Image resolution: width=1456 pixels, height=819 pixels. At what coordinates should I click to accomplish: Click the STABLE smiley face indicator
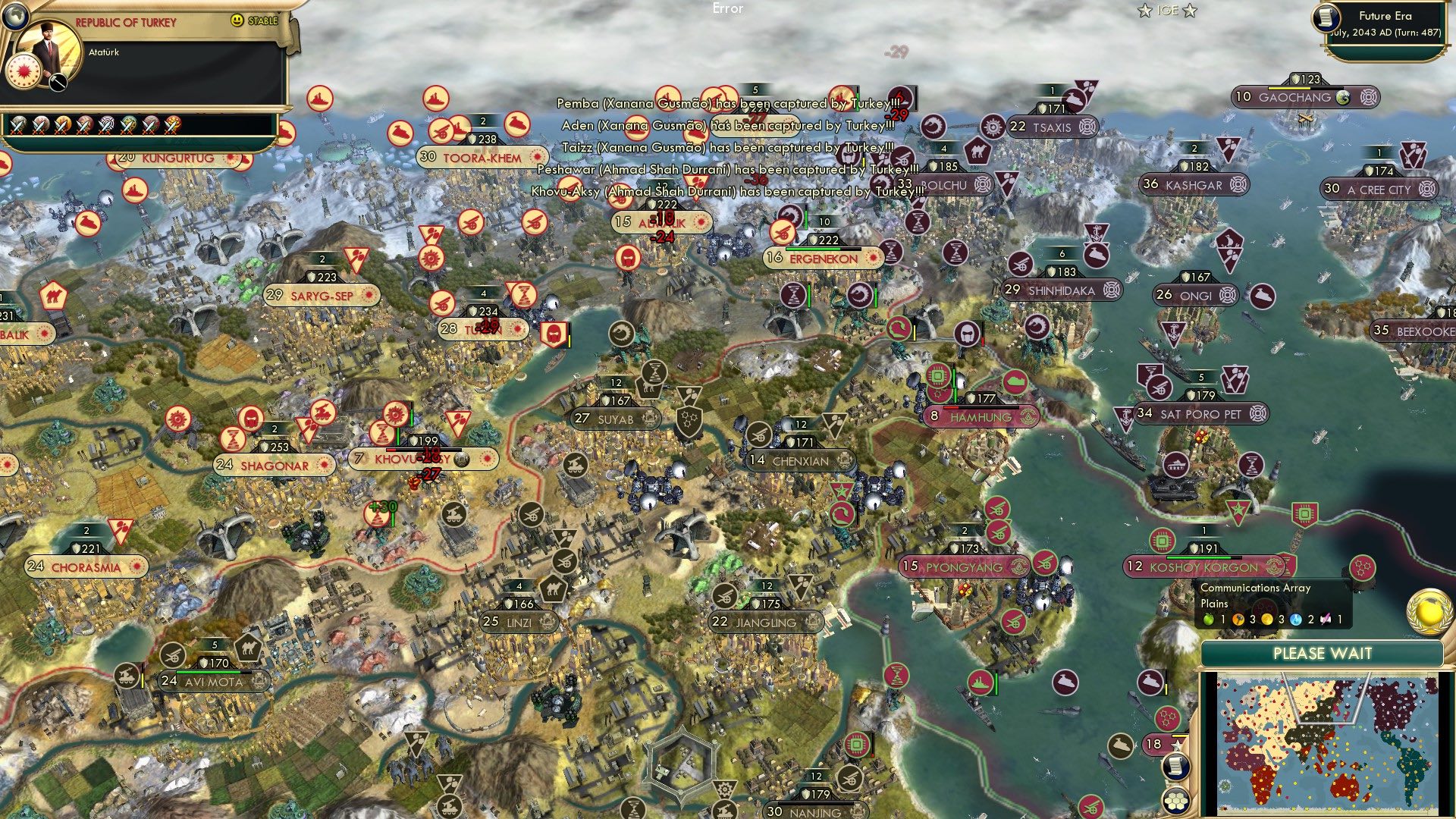point(237,20)
